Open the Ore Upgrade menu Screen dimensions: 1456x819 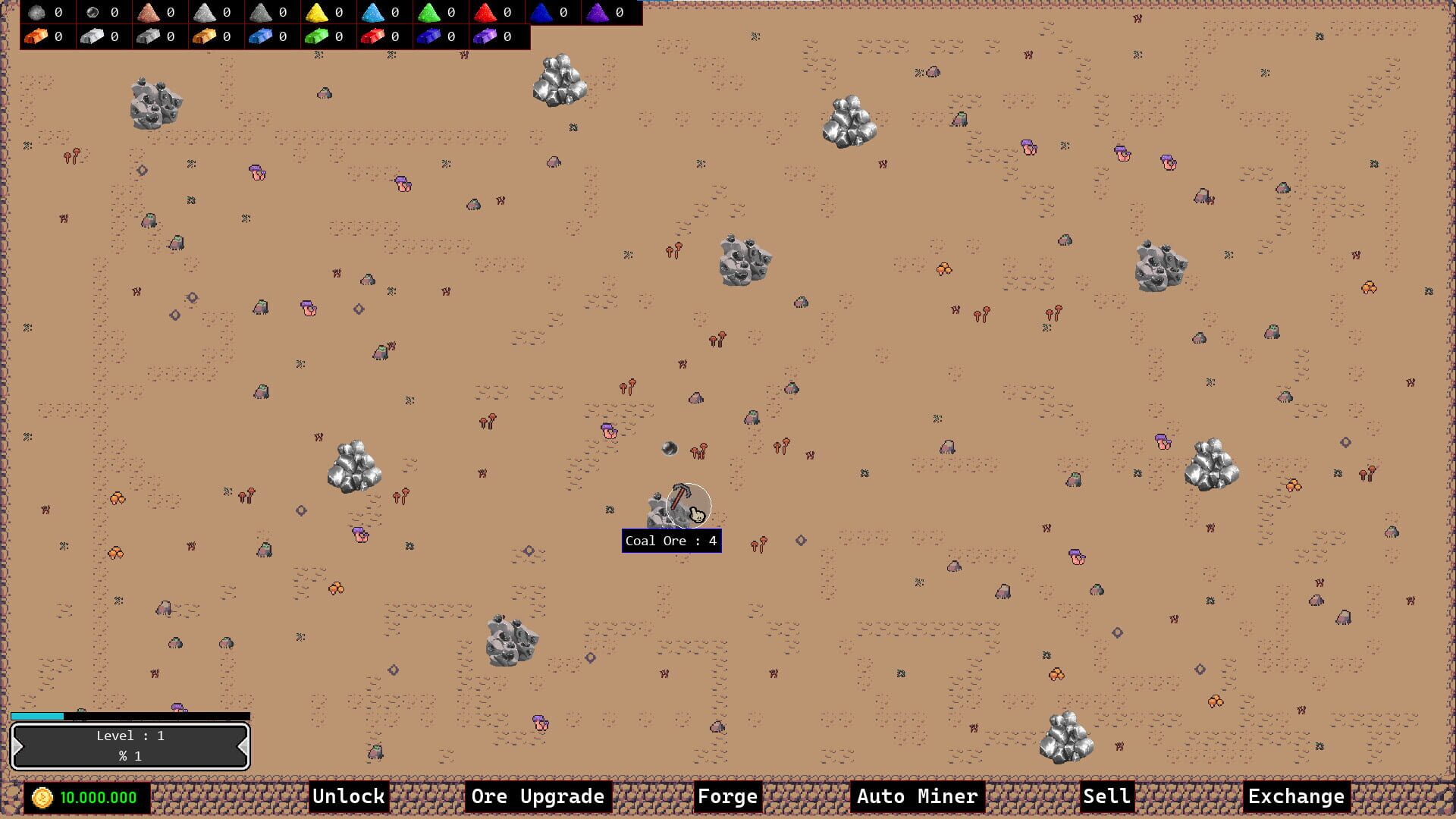click(x=537, y=796)
